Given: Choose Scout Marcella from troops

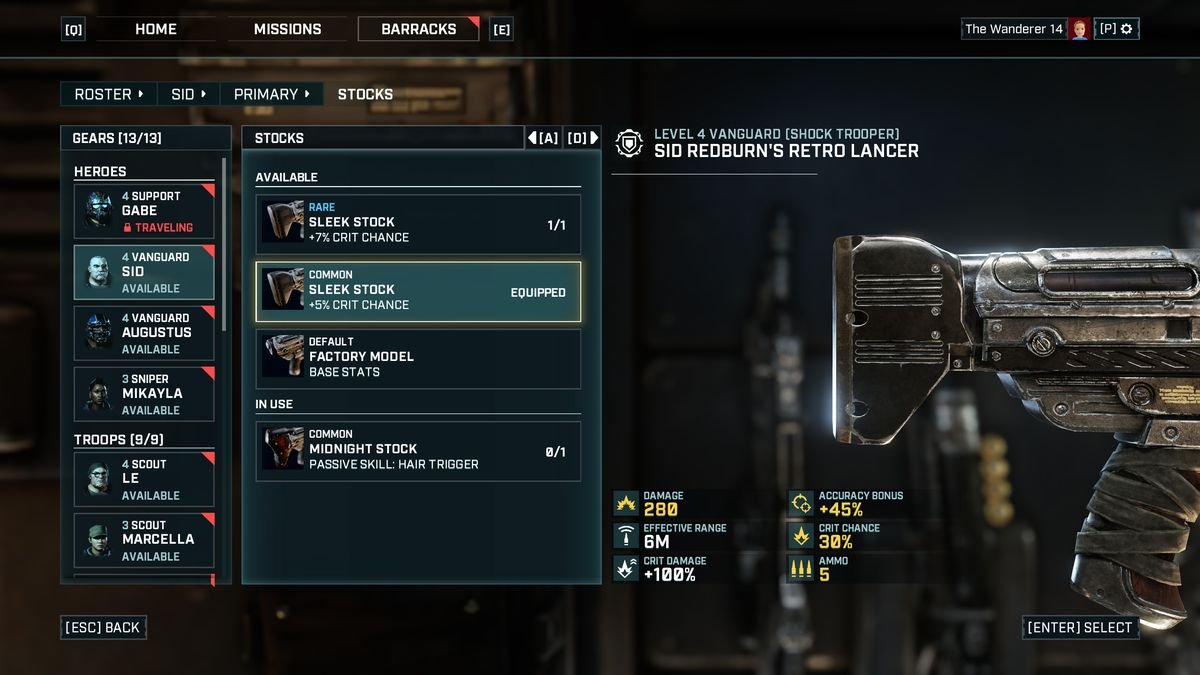Looking at the screenshot, I should (144, 540).
